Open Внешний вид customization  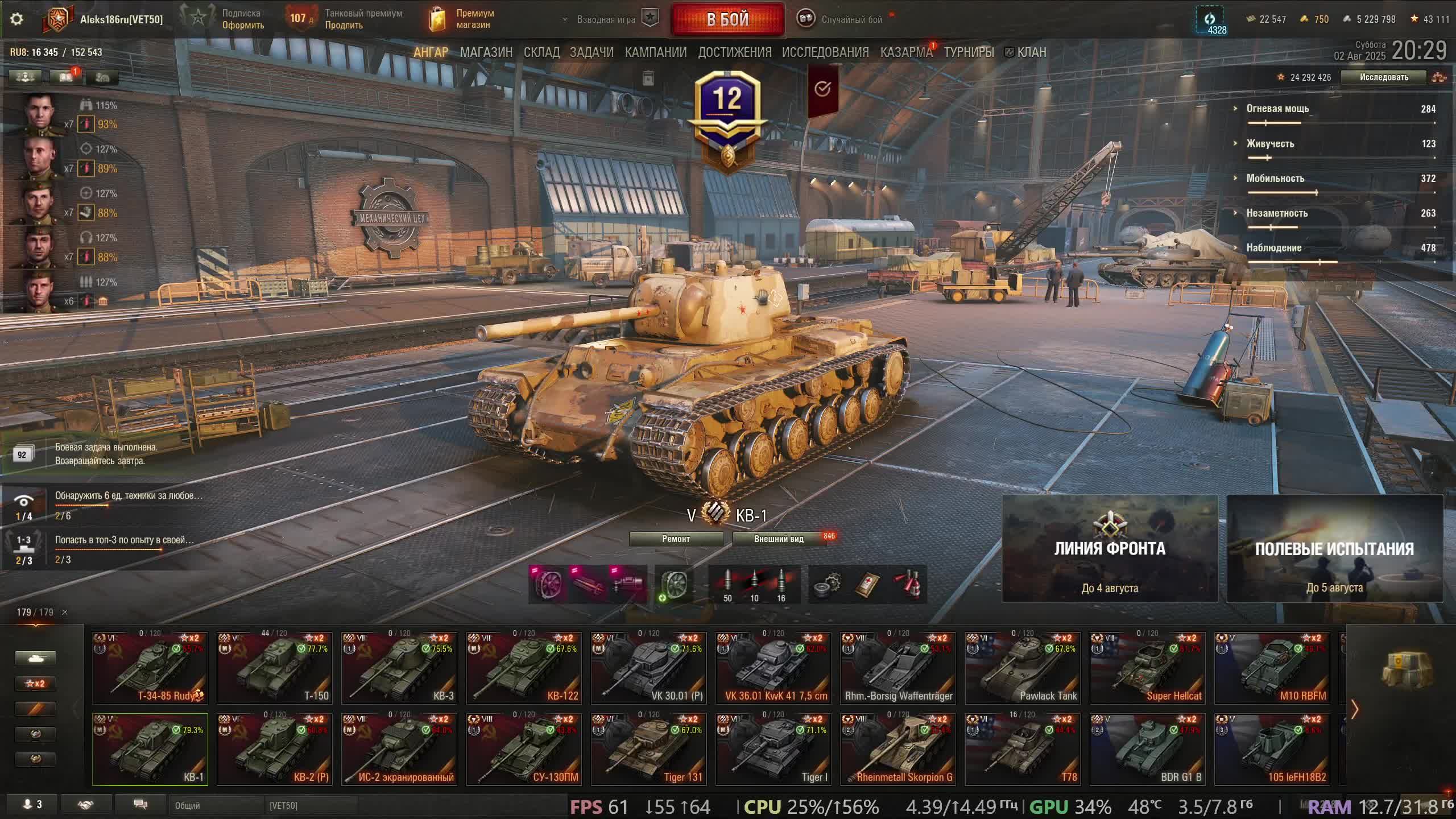(x=779, y=539)
